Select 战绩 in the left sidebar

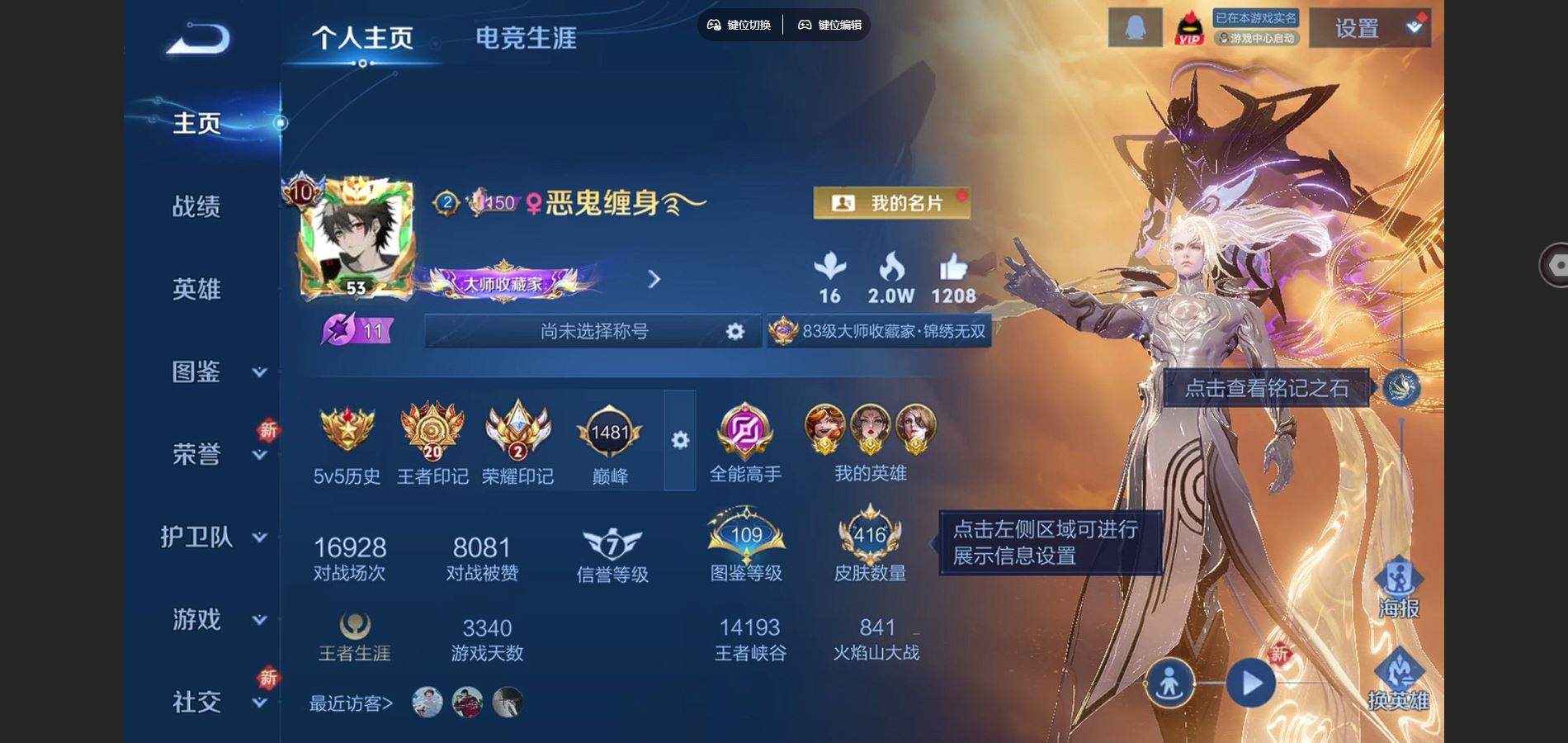(x=198, y=208)
